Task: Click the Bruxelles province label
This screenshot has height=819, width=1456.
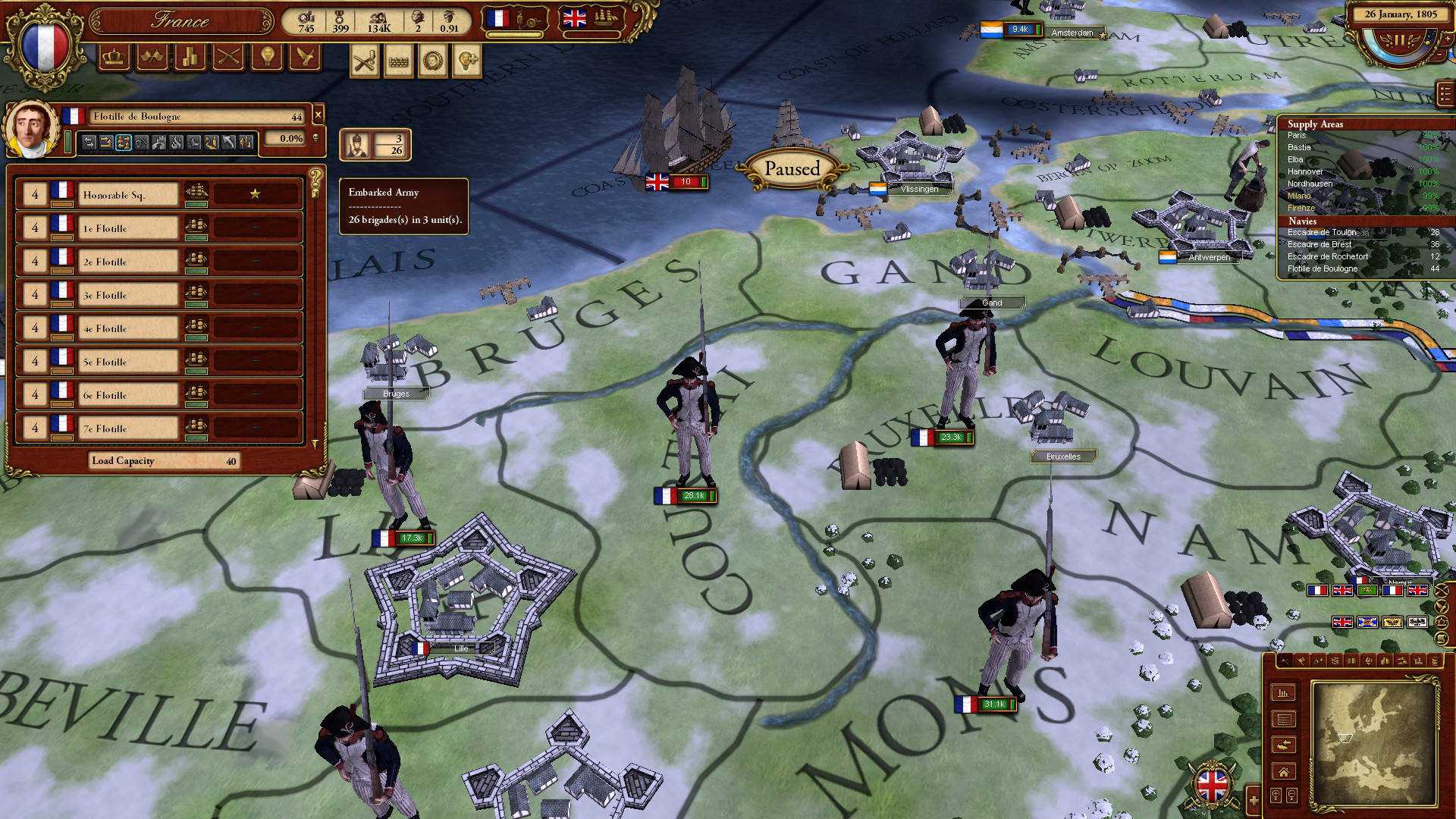Action: point(1063,456)
